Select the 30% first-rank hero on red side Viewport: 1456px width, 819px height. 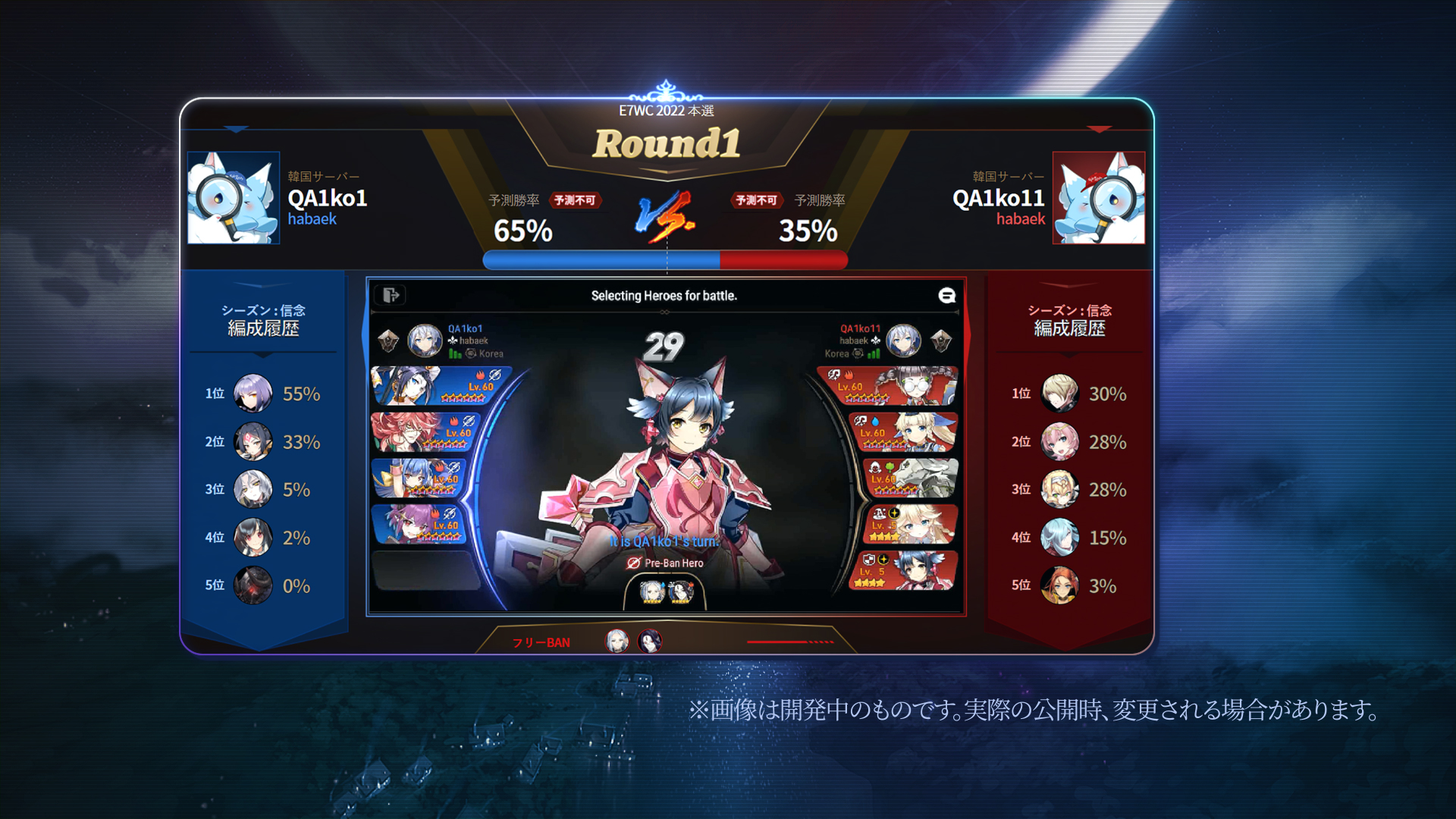(1059, 394)
